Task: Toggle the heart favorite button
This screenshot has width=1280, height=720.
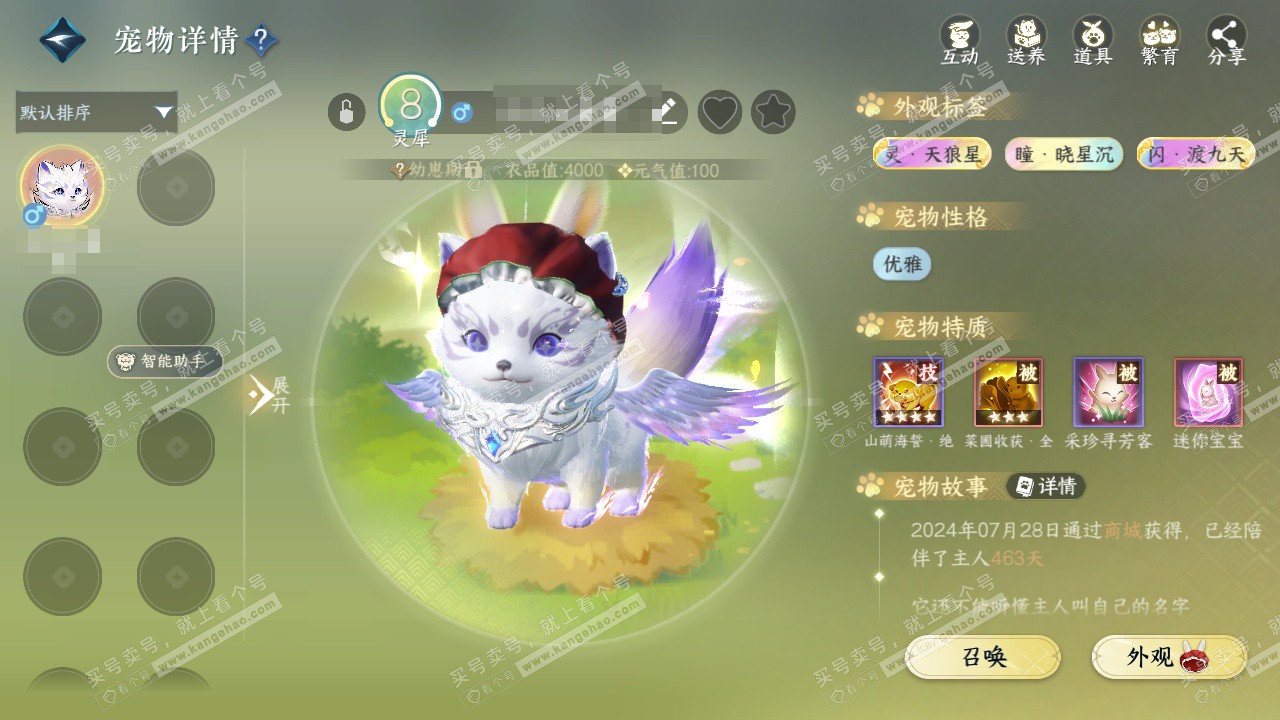Action: (x=719, y=112)
